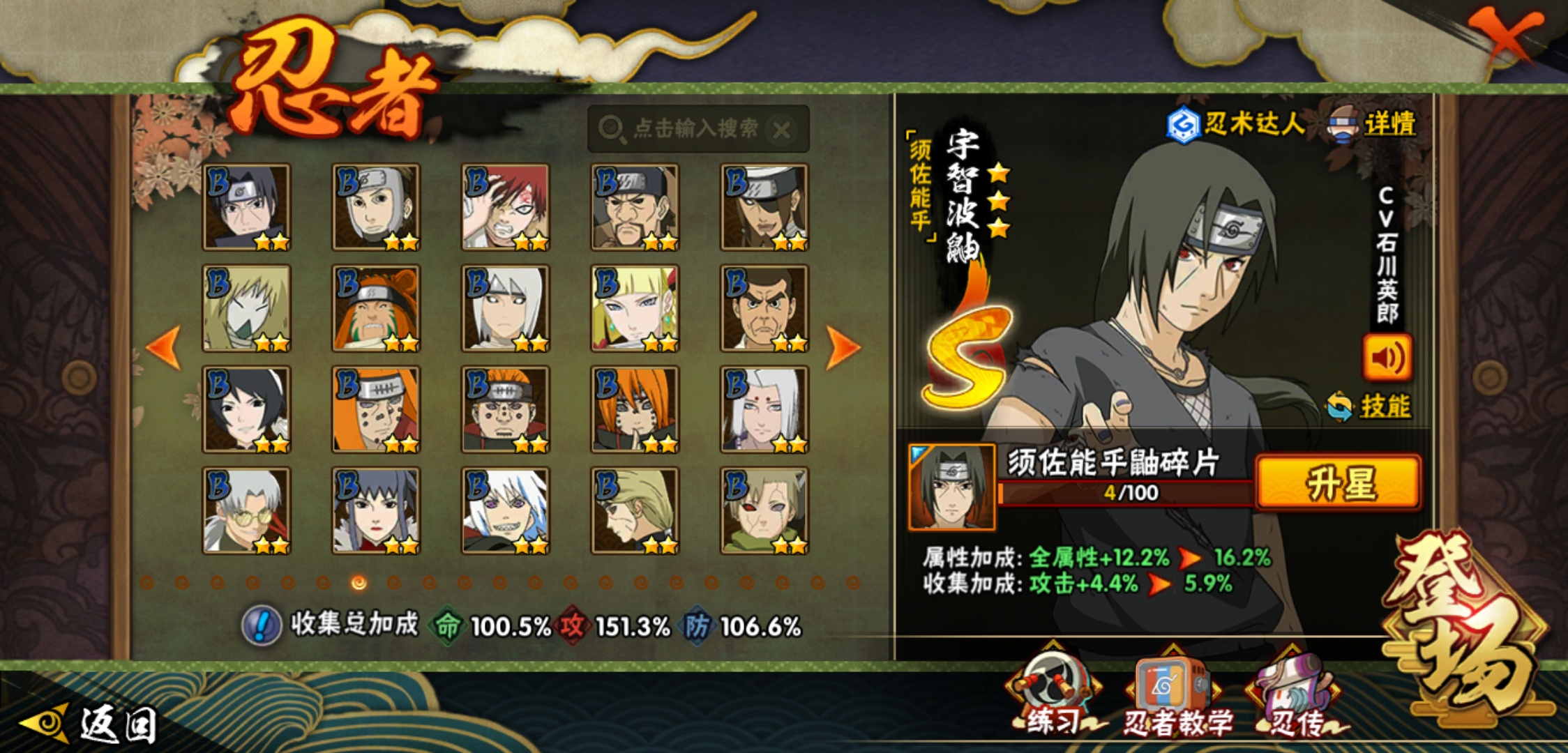Image resolution: width=1568 pixels, height=753 pixels.
Task: Open 练习 practice mode
Action: pos(1053,694)
